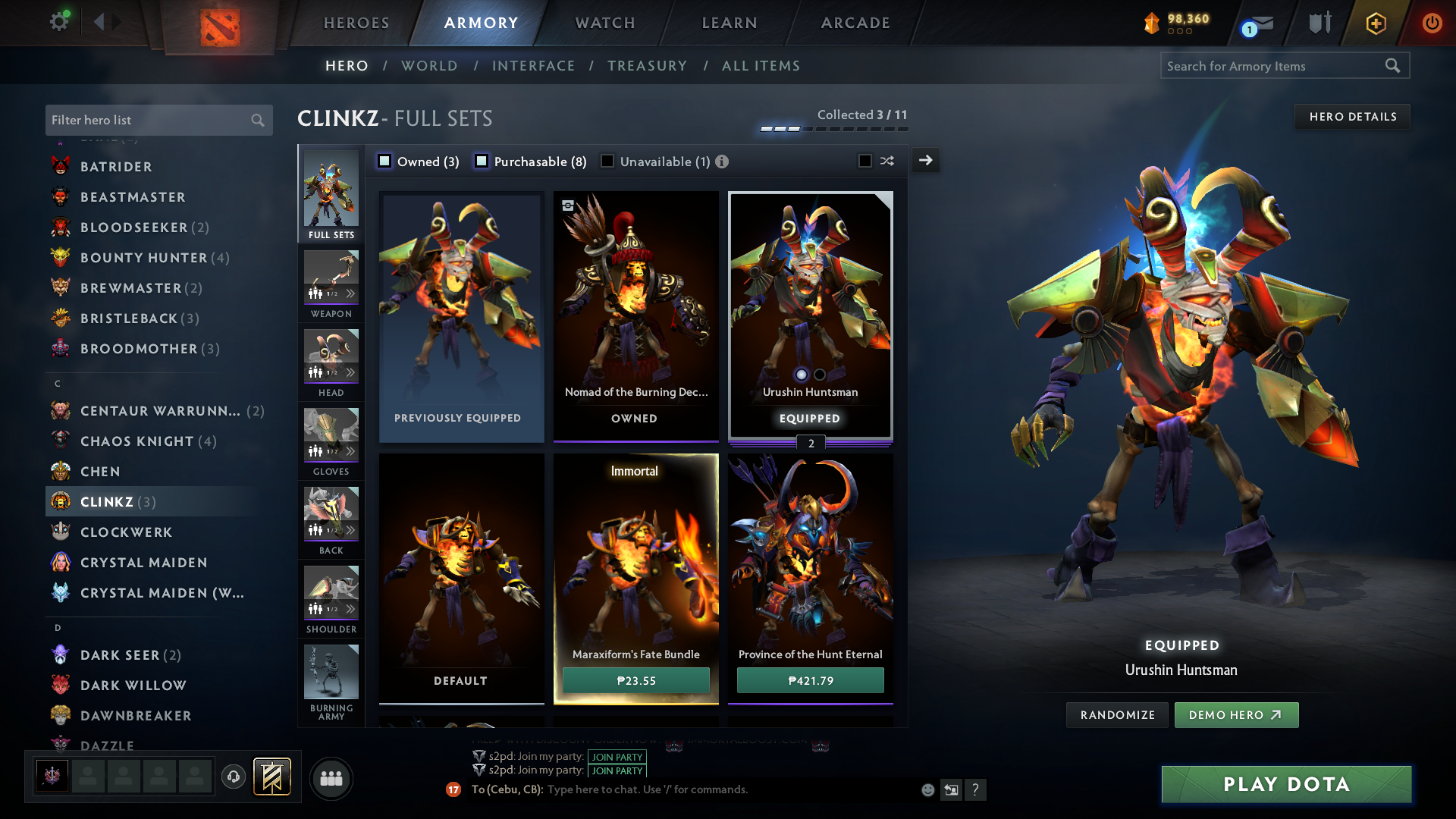Click the Search for Armory Items field

tap(1274, 66)
